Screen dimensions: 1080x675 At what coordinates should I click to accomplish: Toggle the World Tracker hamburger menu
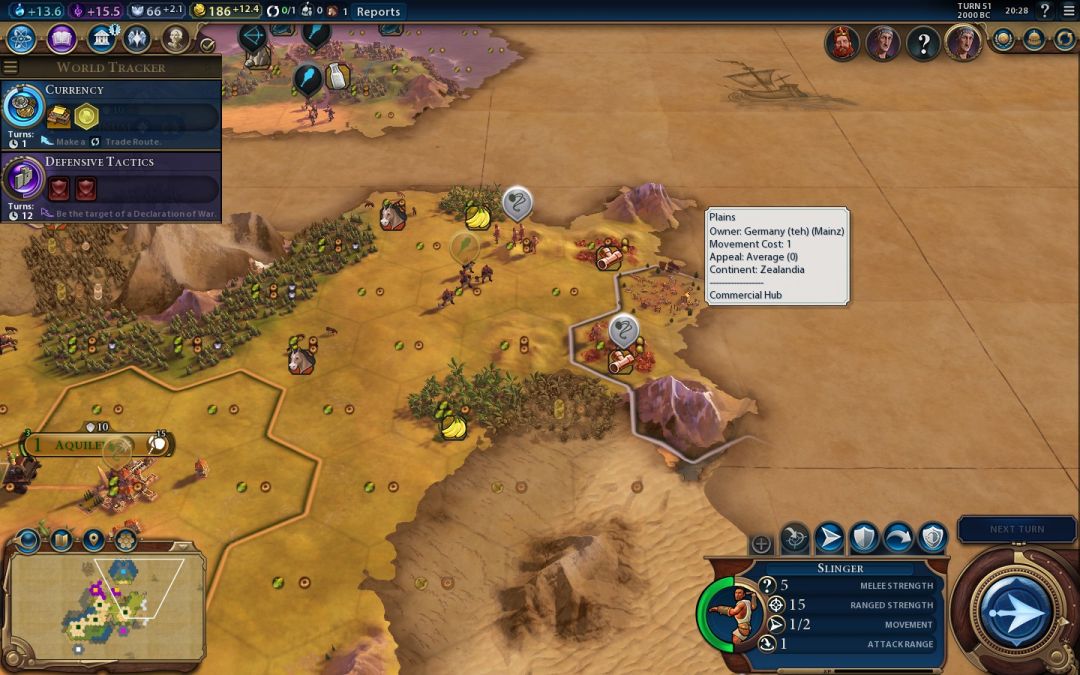[11, 67]
